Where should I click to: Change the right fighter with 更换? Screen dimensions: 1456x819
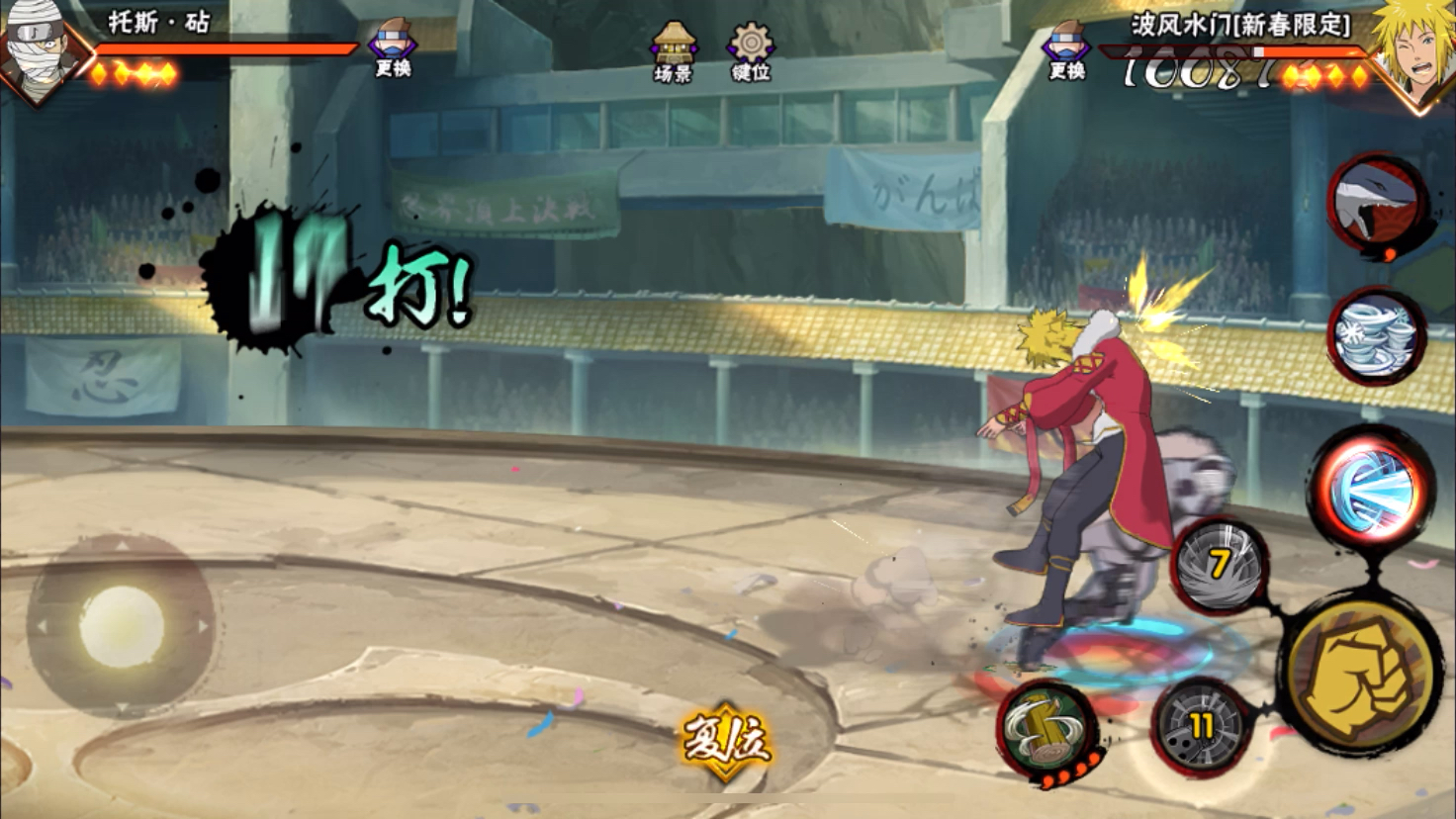[1066, 49]
